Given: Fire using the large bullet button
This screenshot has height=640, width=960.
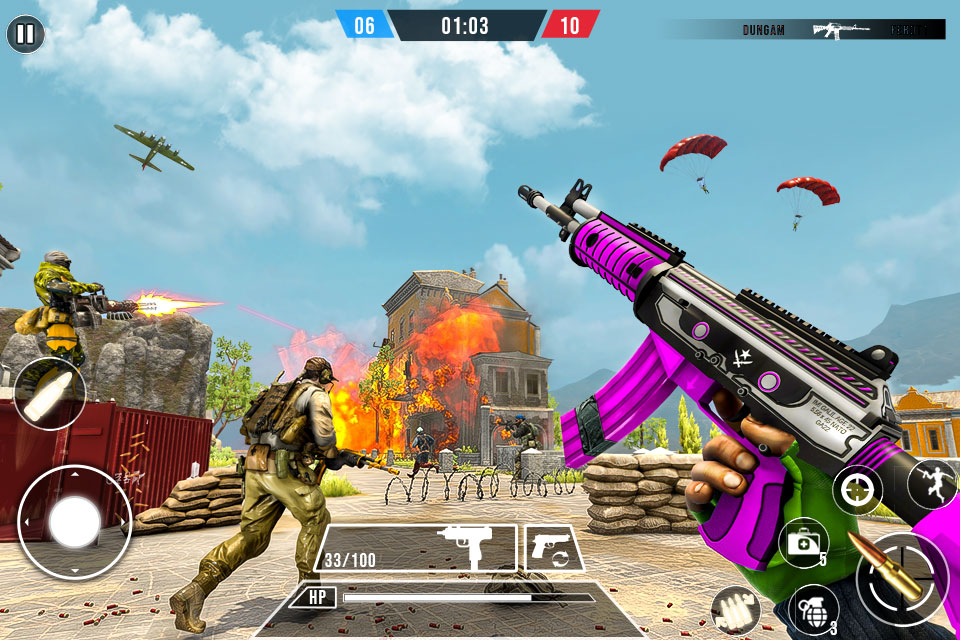Looking at the screenshot, I should click(x=901, y=578).
